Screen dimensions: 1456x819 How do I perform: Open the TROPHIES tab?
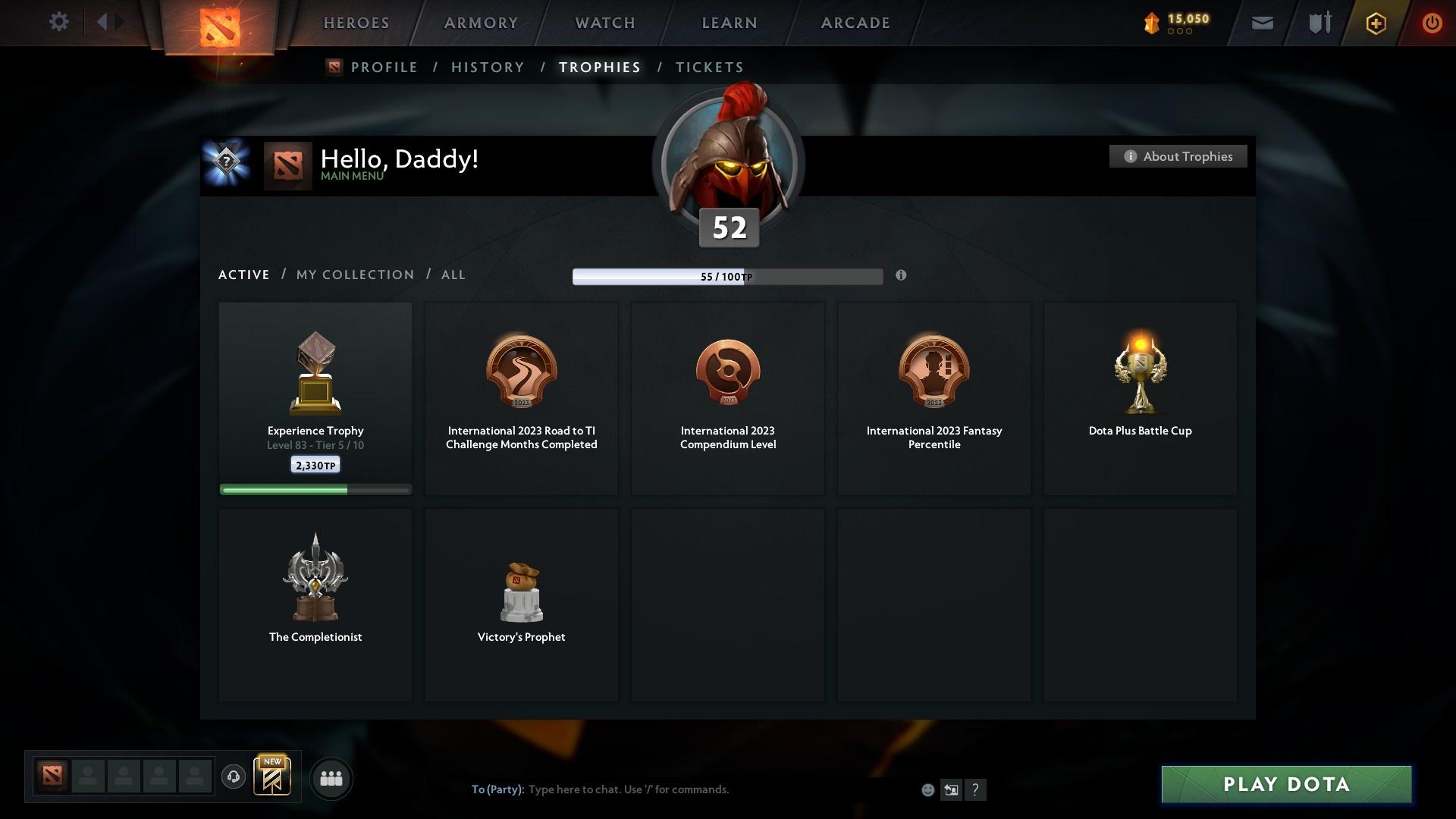pyautogui.click(x=599, y=67)
